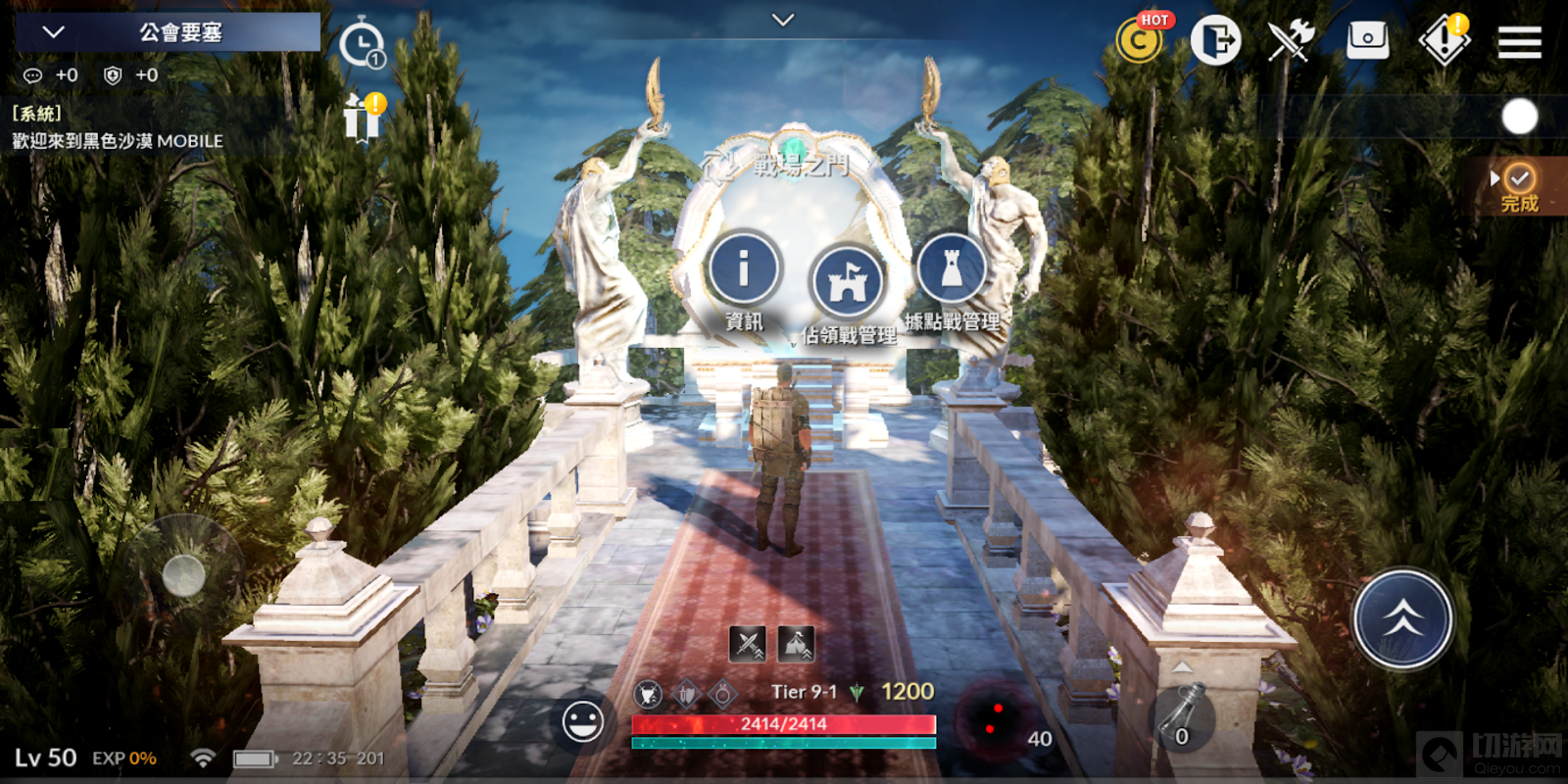Open 據點戰管理 tower management
This screenshot has height=784, width=1568.
pos(951,268)
